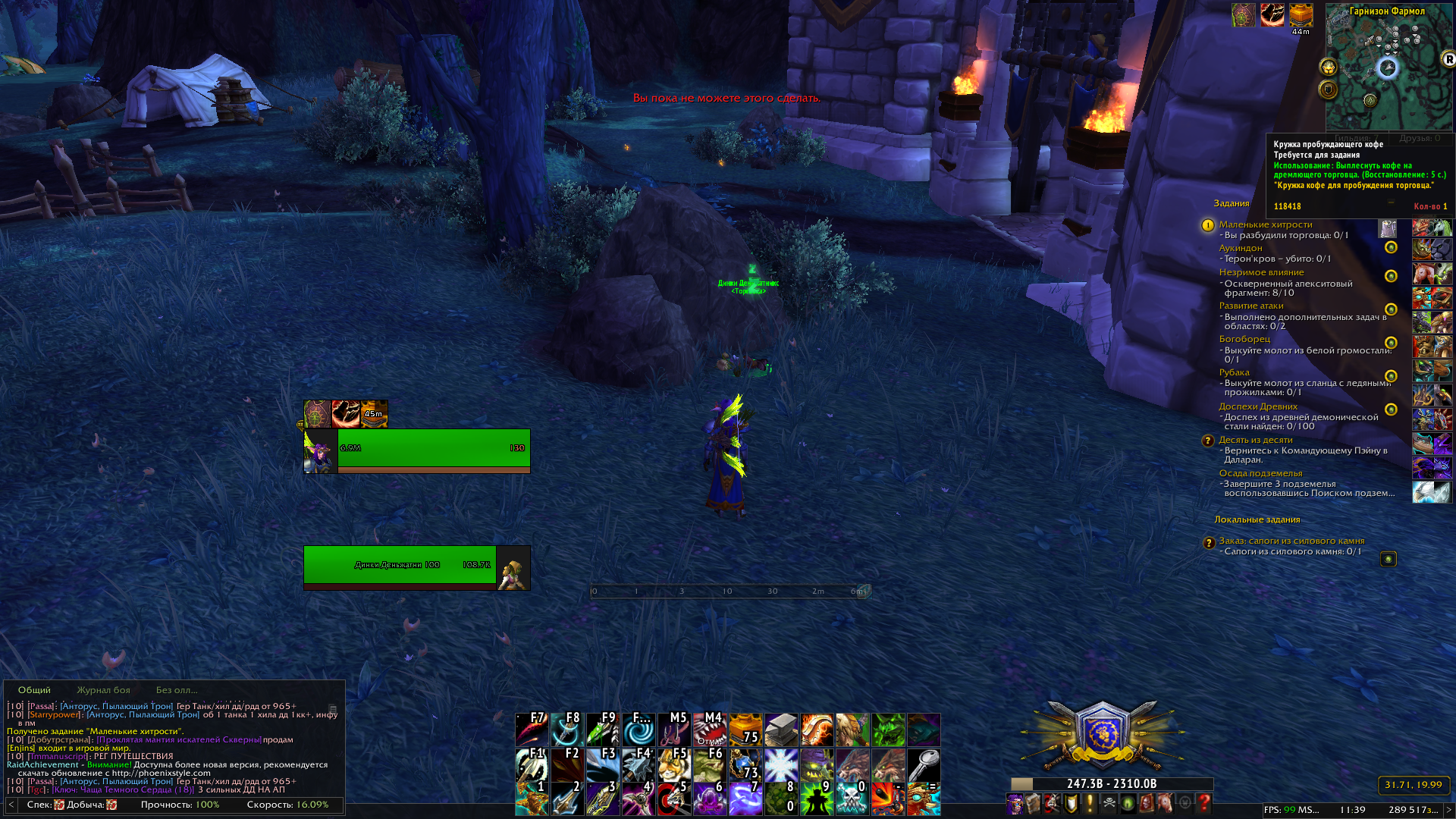The image size is (1456, 819).
Task: Activate the tiger pet ability on F5
Action: click(x=674, y=764)
